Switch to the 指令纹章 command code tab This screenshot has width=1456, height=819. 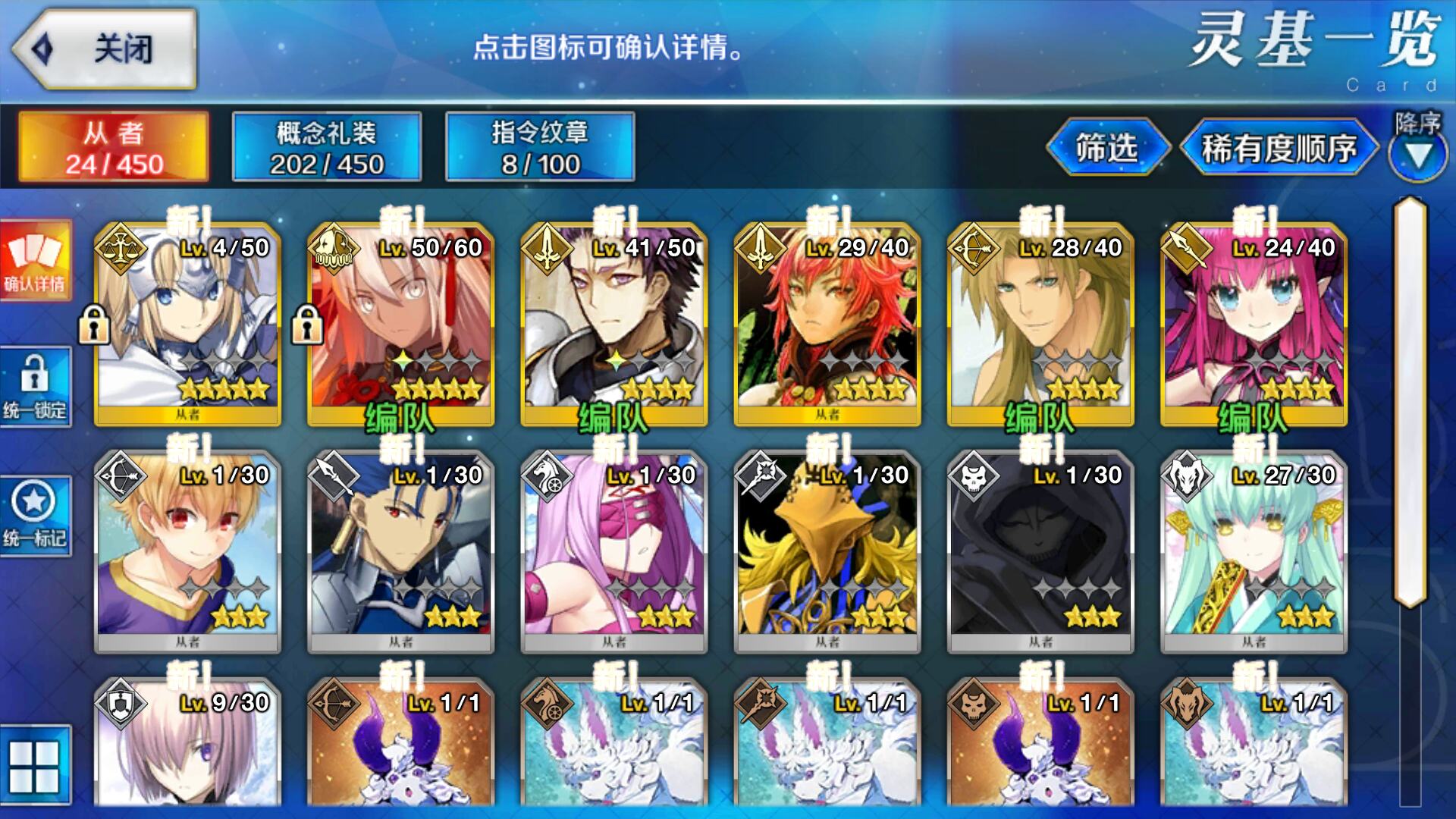pos(540,147)
